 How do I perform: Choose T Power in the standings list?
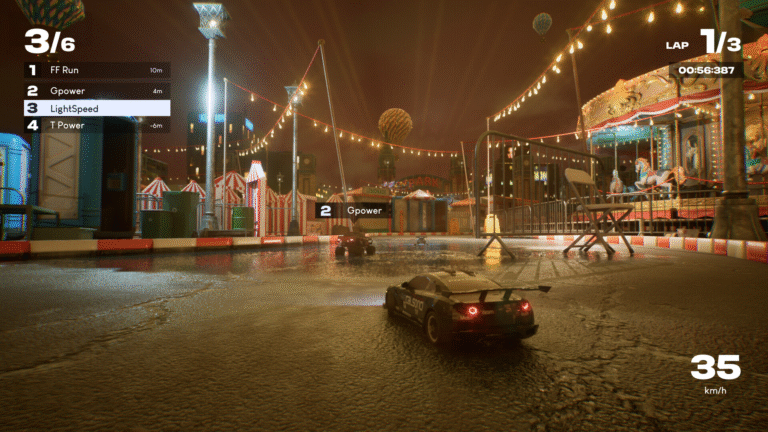tap(97, 125)
